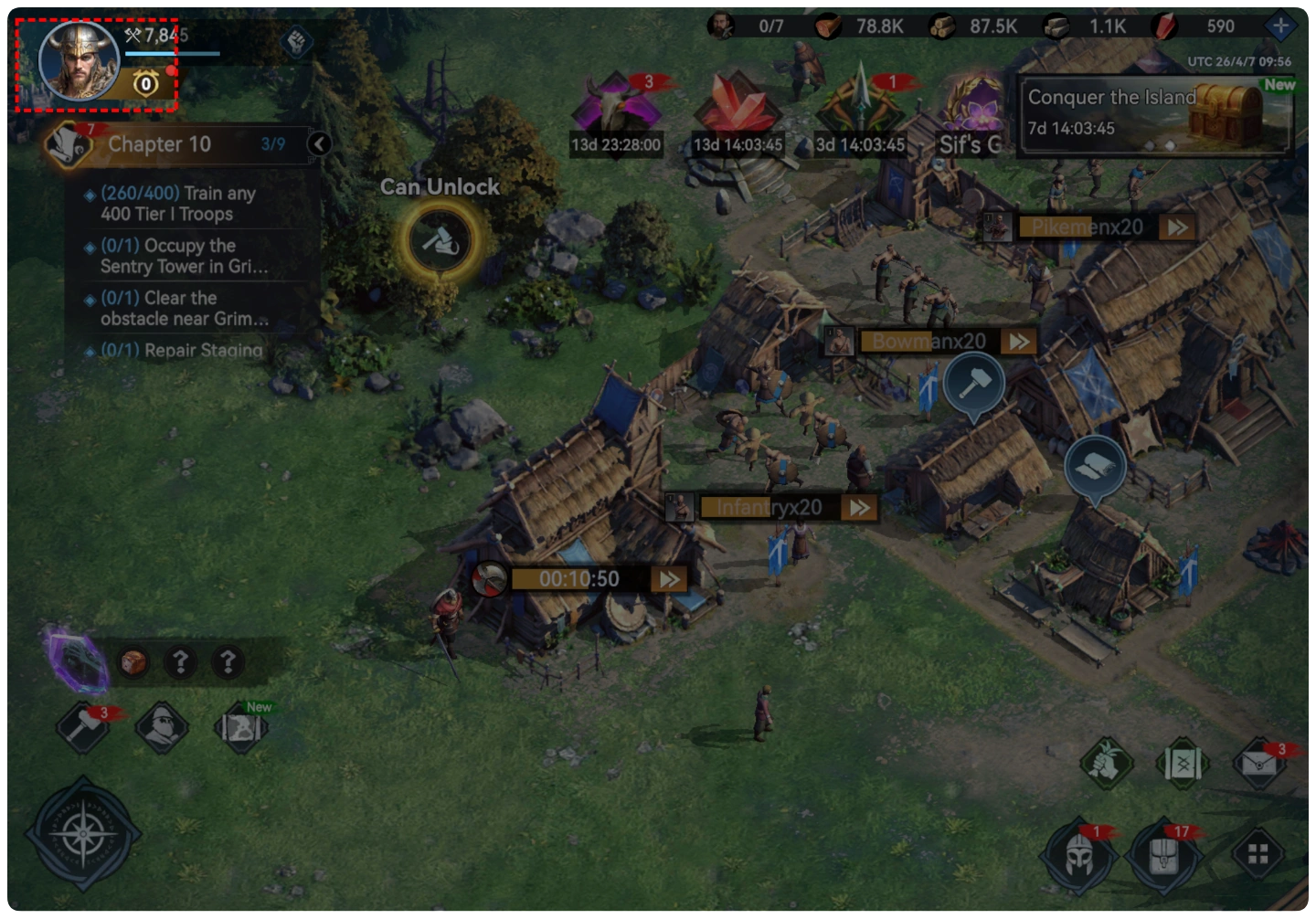Open the Occupy Sentry Tower quest
This screenshot has width=1316, height=919.
(x=184, y=256)
